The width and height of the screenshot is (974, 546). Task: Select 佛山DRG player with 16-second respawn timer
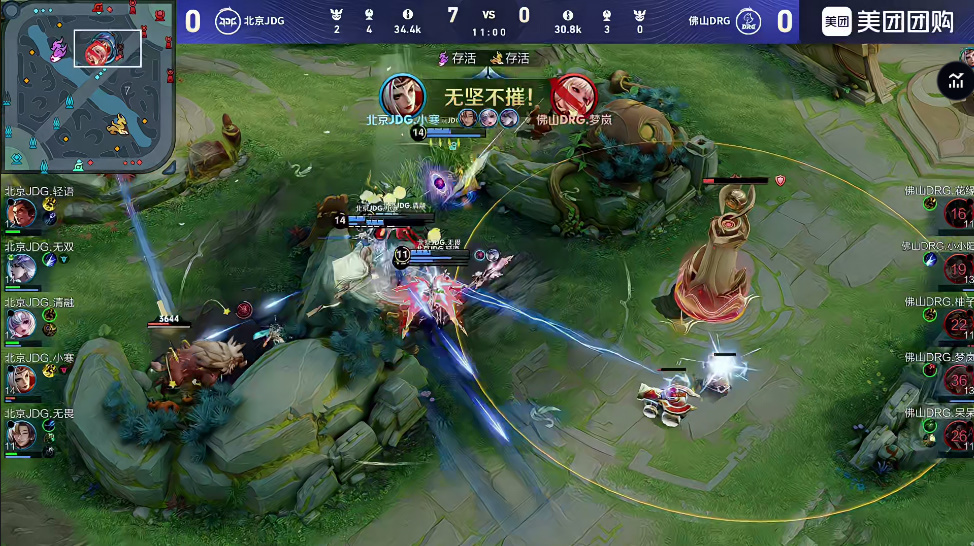[958, 214]
